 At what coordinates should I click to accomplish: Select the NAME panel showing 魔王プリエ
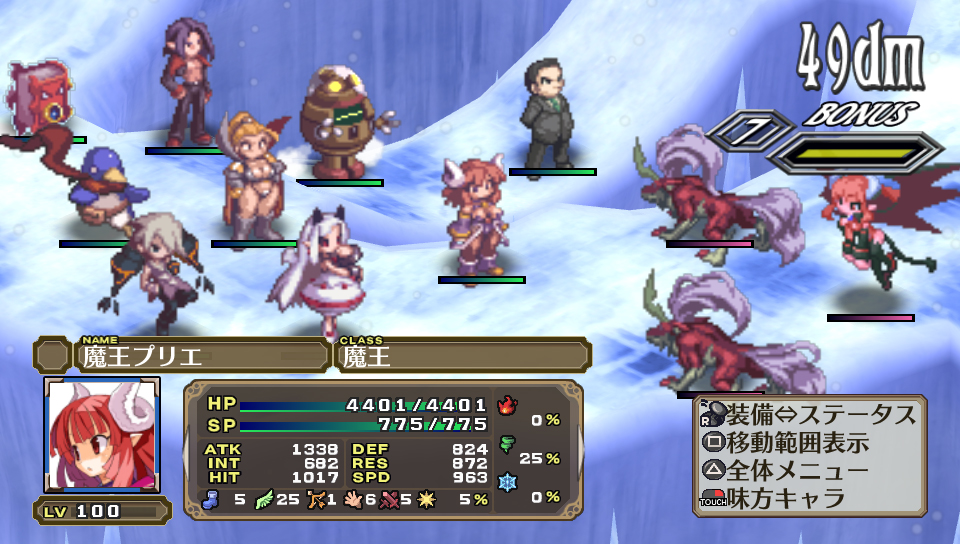pos(202,355)
